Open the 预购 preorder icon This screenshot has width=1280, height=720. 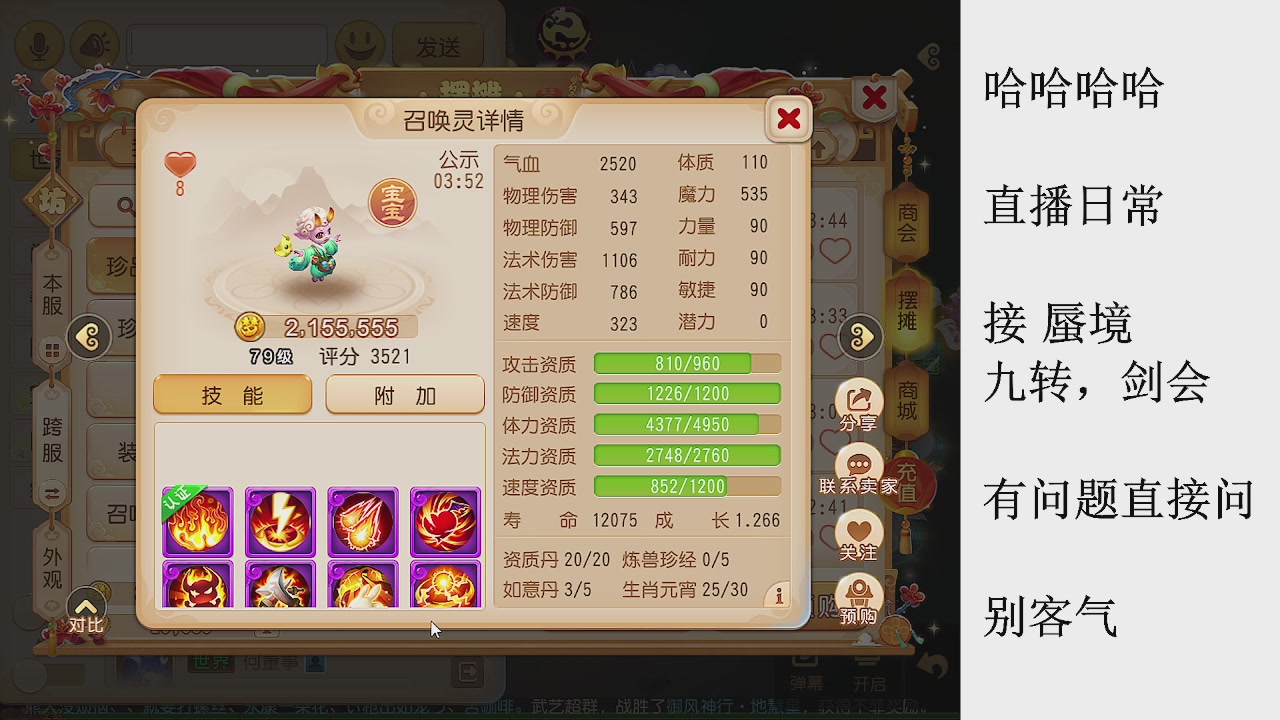859,594
